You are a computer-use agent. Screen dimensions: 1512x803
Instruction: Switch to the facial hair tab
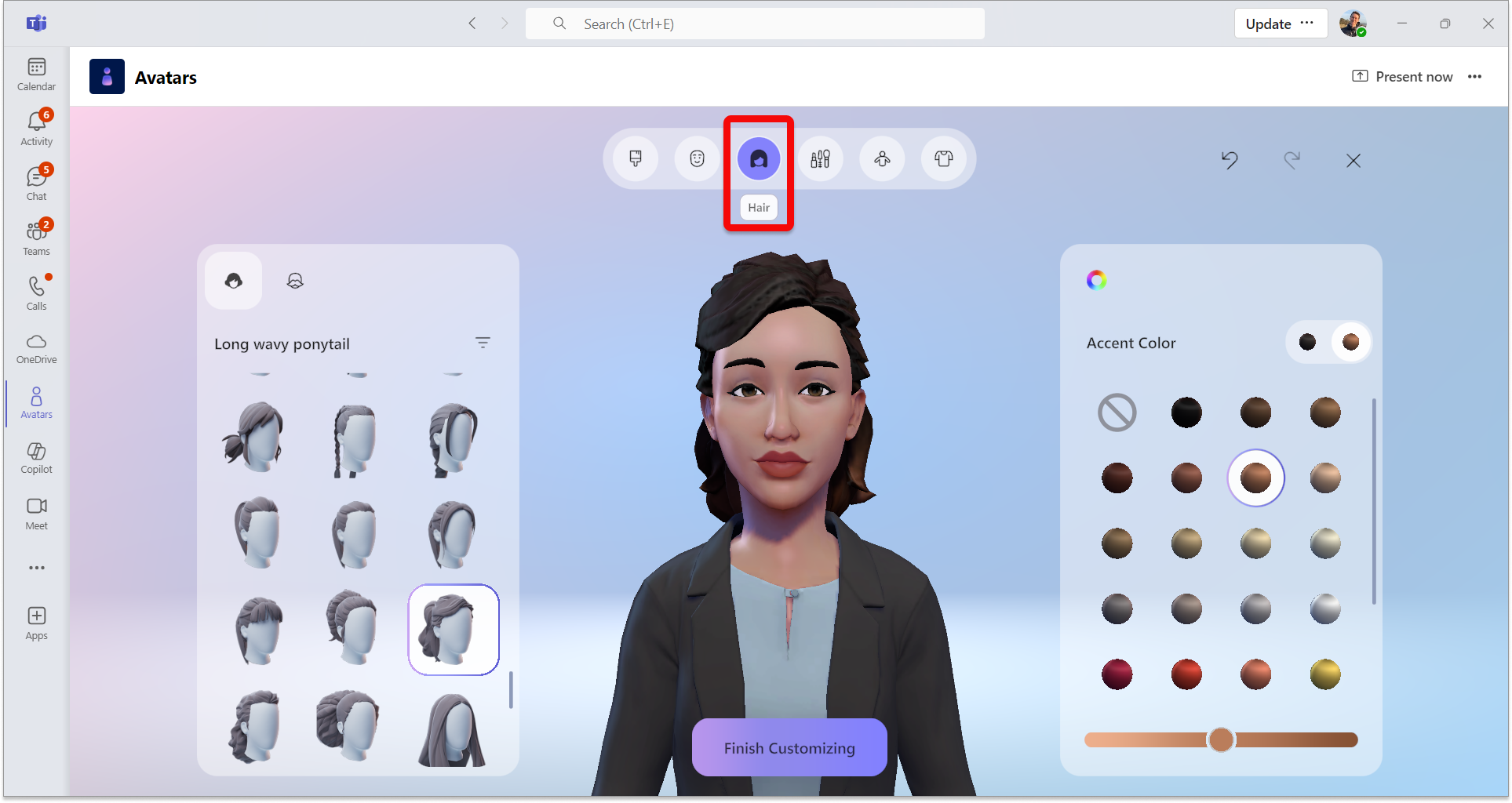click(294, 280)
